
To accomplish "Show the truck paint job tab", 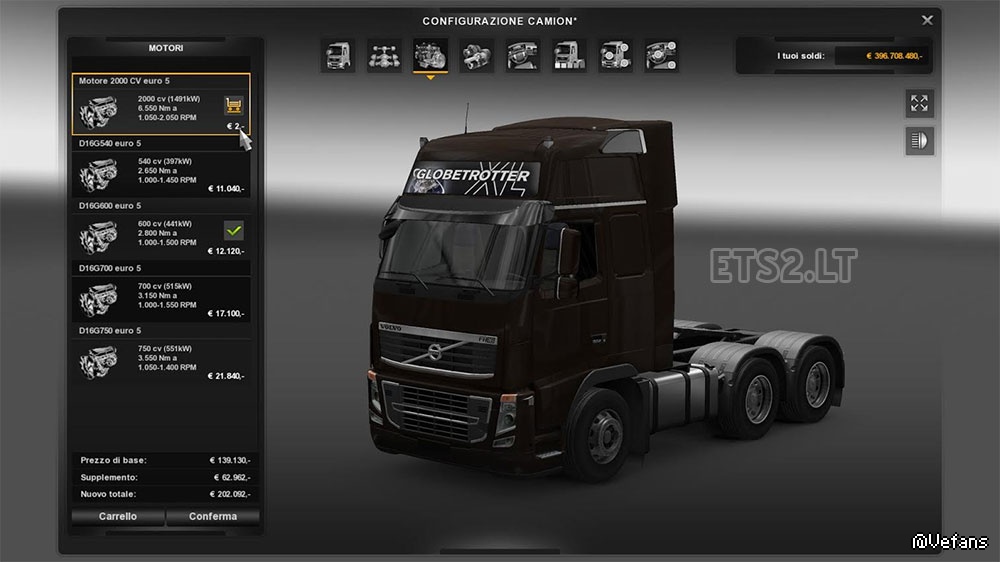I will coord(568,56).
